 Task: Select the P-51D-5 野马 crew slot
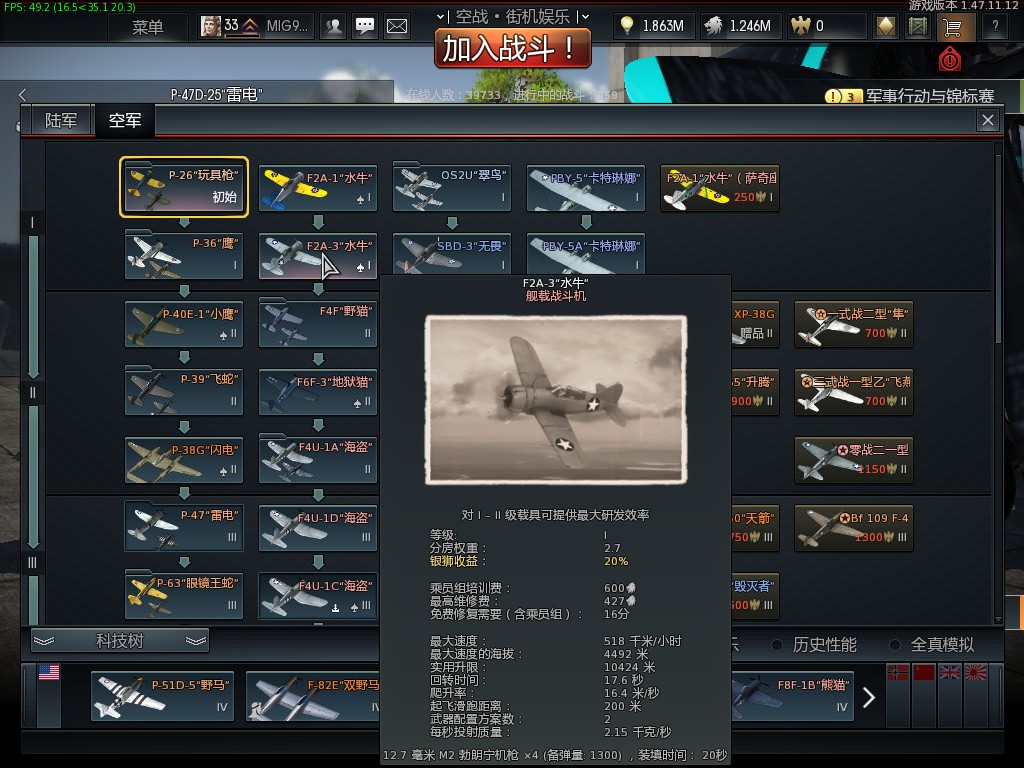click(163, 695)
